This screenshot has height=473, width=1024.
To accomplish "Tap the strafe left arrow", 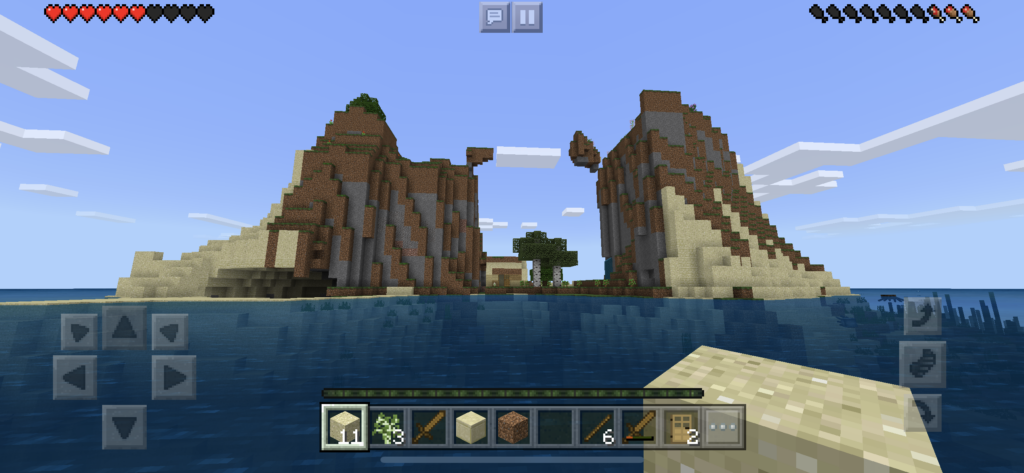I will click(75, 377).
